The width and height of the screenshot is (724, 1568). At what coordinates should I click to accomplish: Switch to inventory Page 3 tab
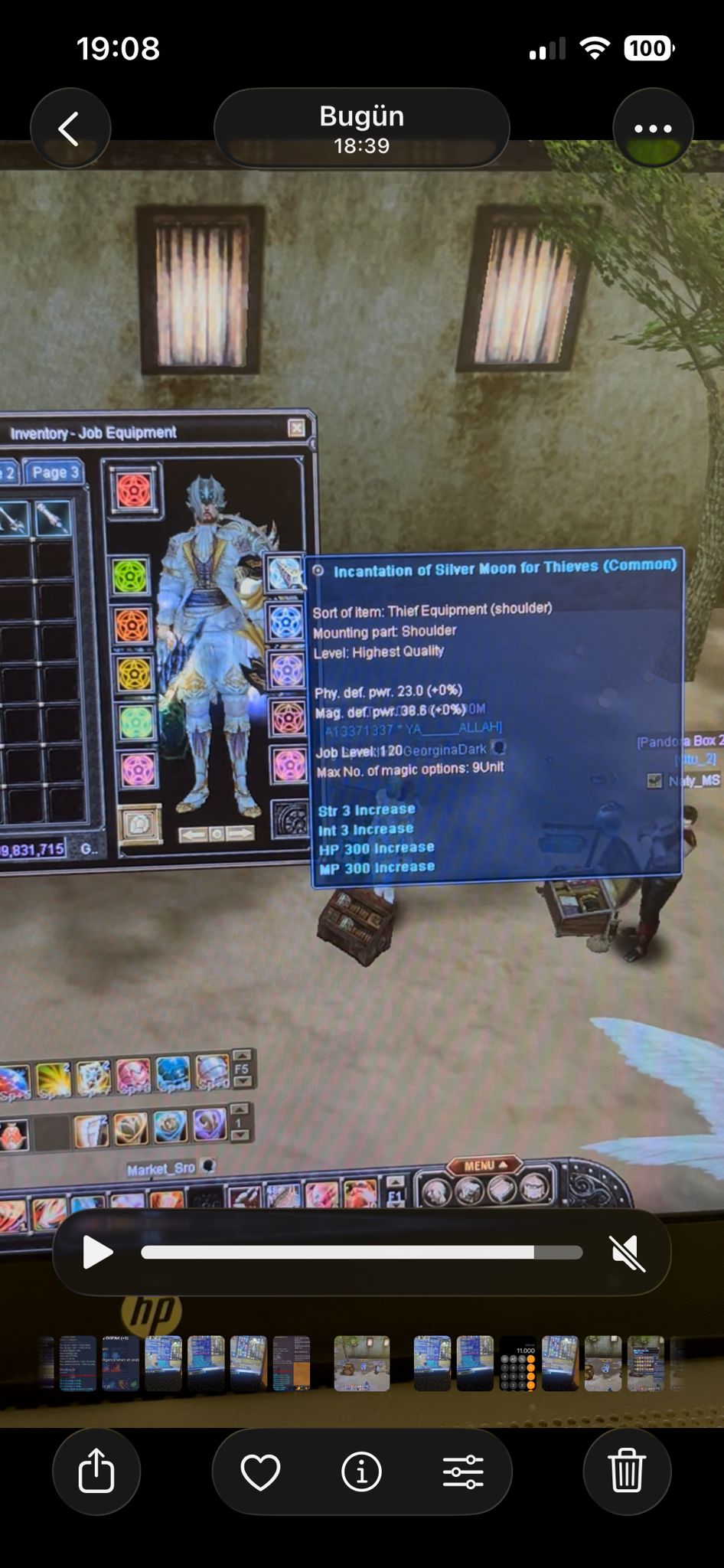coord(53,472)
